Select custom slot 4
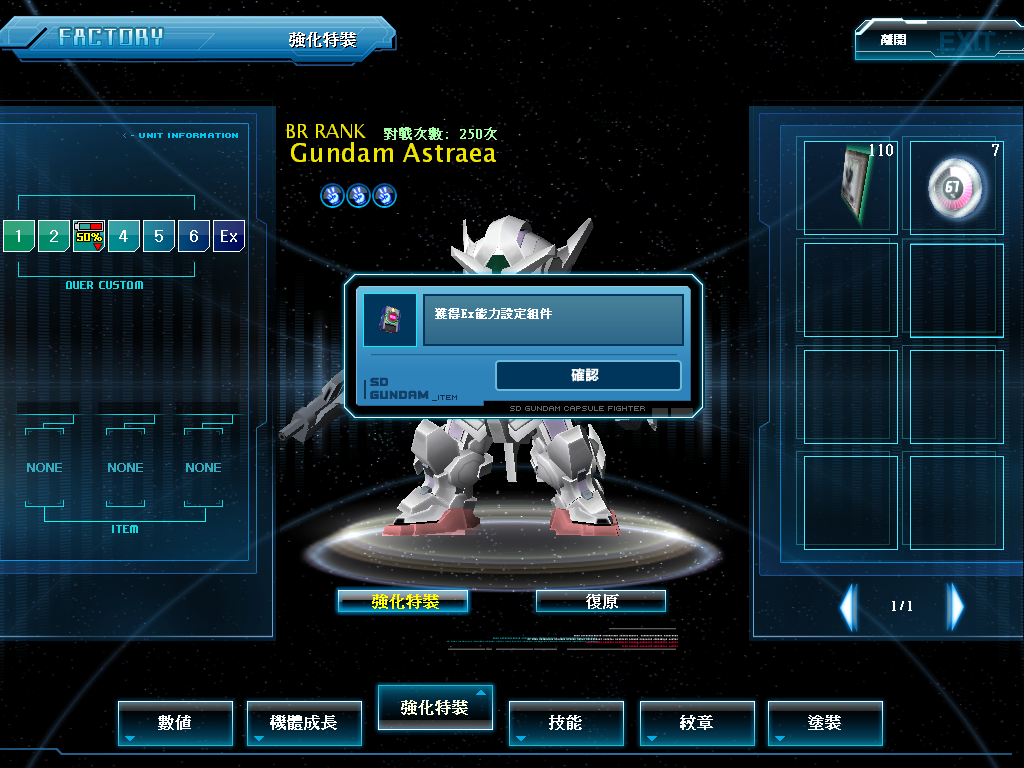The height and width of the screenshot is (768, 1024). (x=124, y=237)
